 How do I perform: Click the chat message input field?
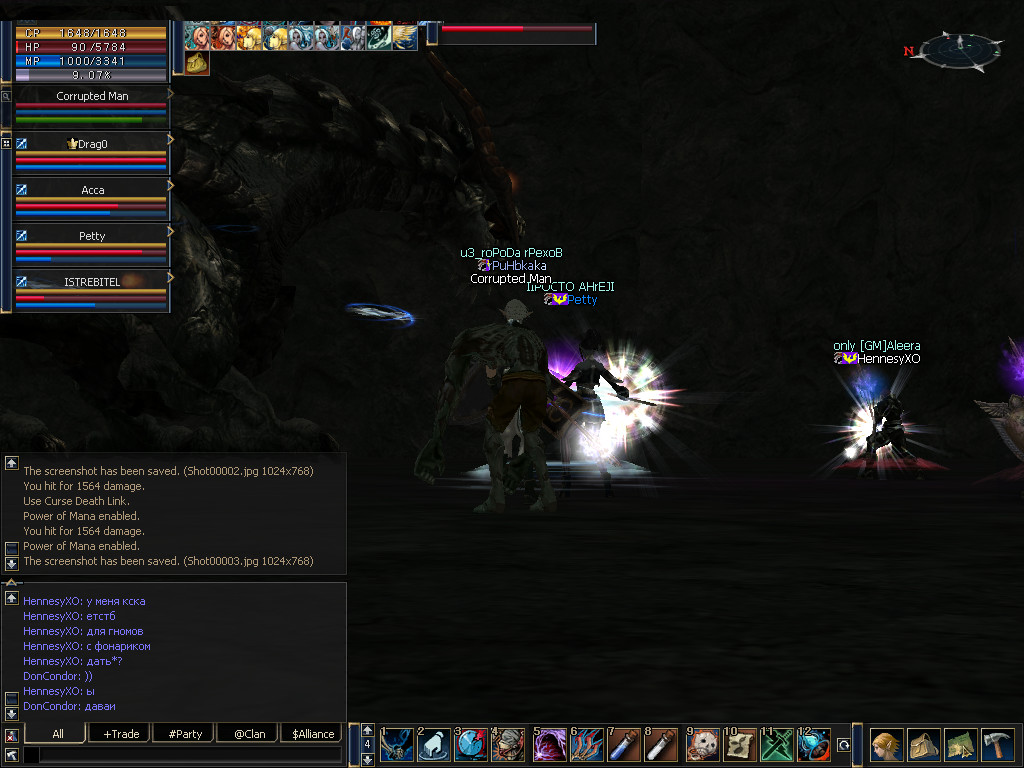pyautogui.click(x=190, y=755)
